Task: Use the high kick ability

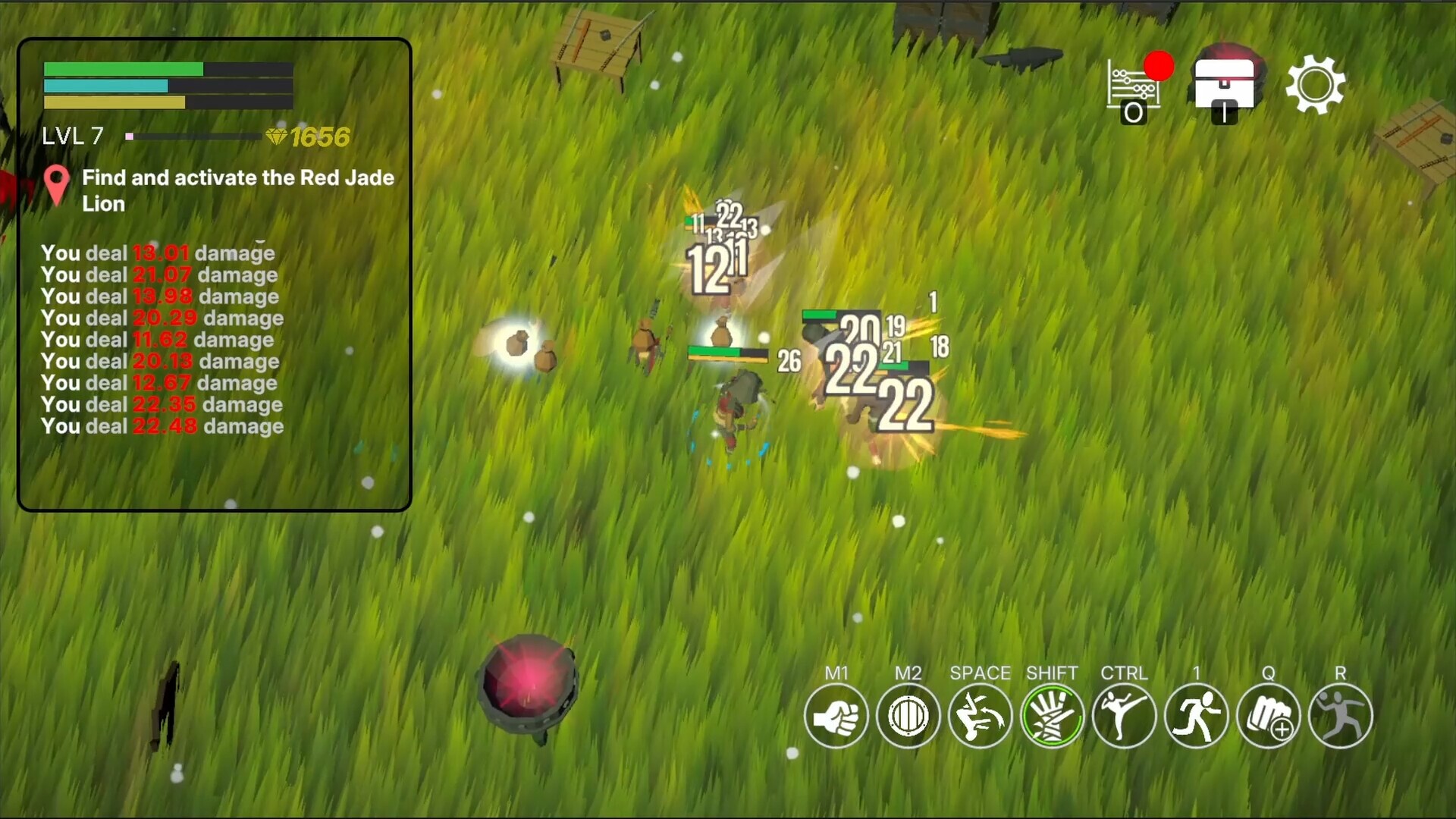Action: pos(1124,716)
